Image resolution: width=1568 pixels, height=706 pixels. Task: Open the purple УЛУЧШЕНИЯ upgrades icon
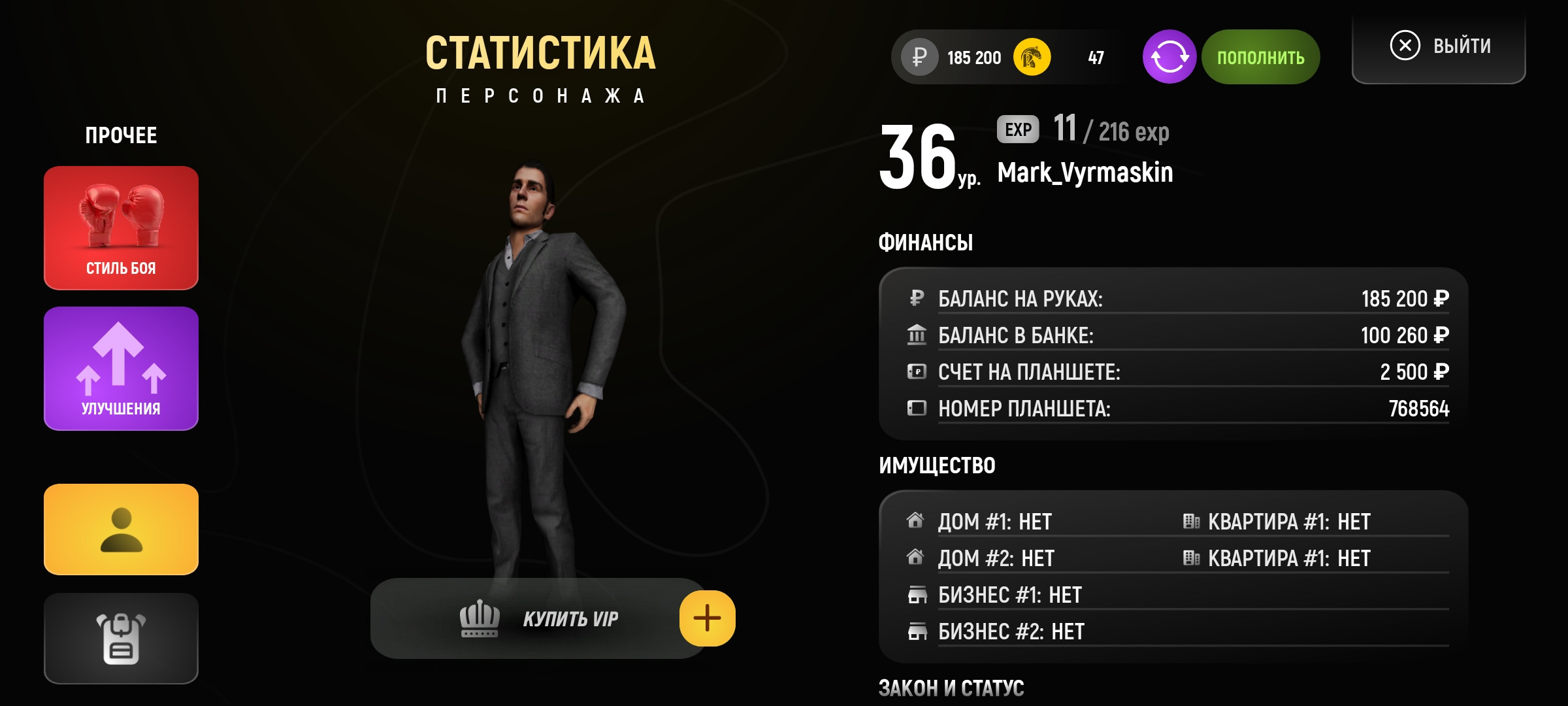tap(121, 366)
